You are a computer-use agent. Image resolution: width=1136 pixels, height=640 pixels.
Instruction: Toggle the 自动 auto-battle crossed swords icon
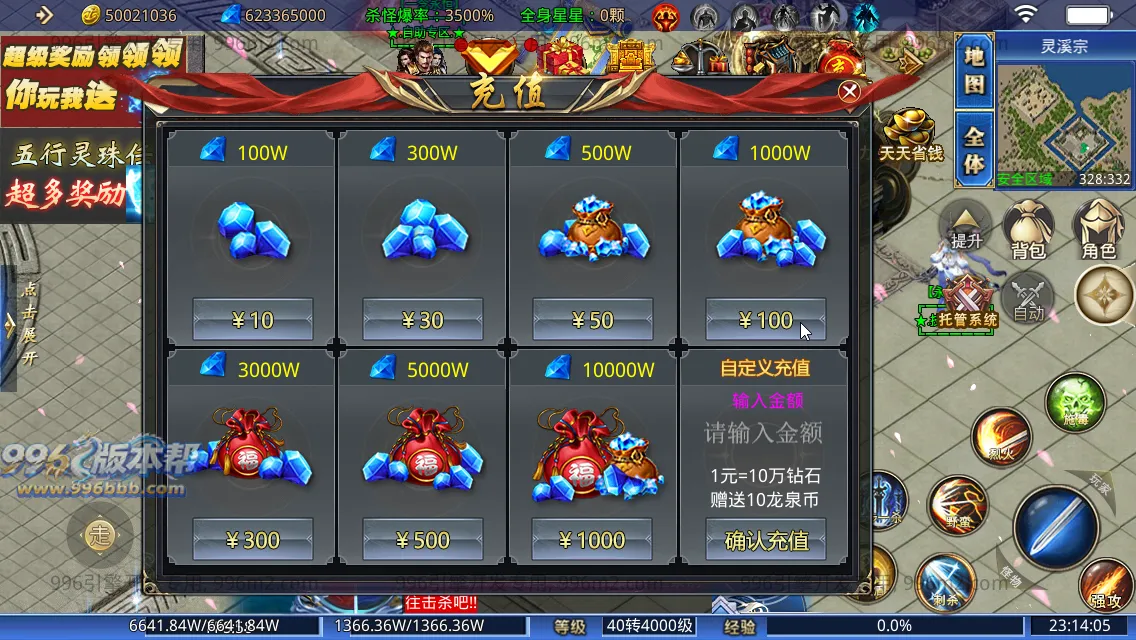tap(1028, 297)
